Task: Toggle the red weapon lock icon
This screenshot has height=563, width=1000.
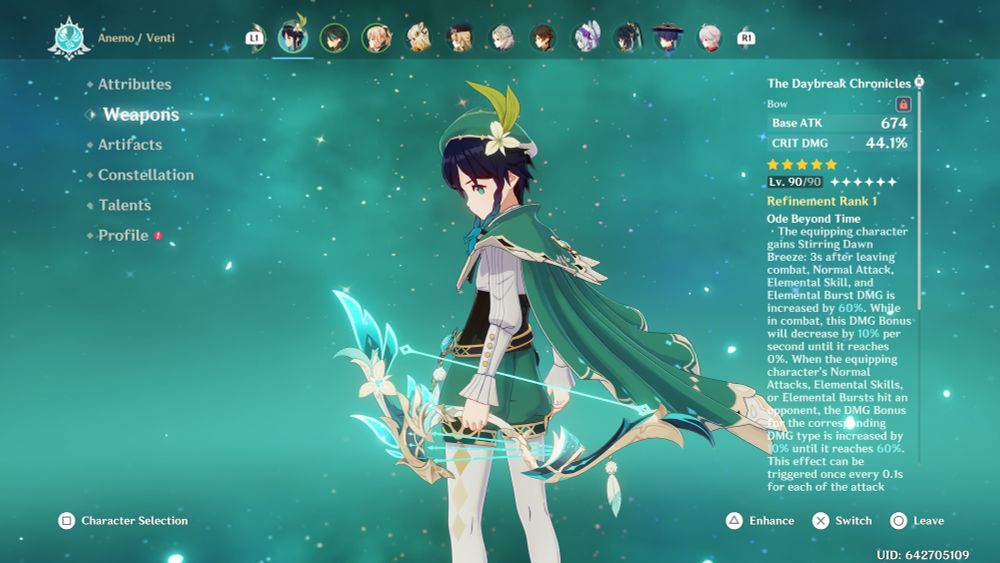Action: [903, 104]
